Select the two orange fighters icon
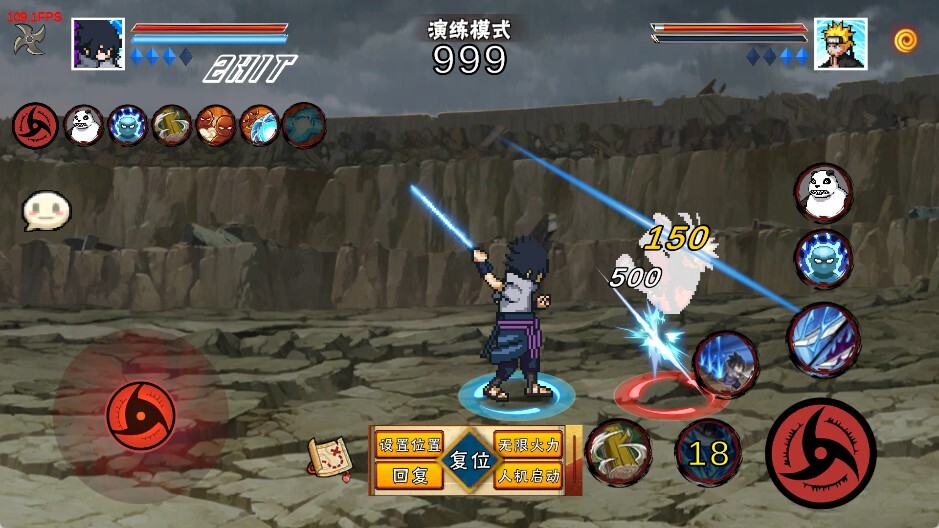Screen dimensions: 939x528 216,126
